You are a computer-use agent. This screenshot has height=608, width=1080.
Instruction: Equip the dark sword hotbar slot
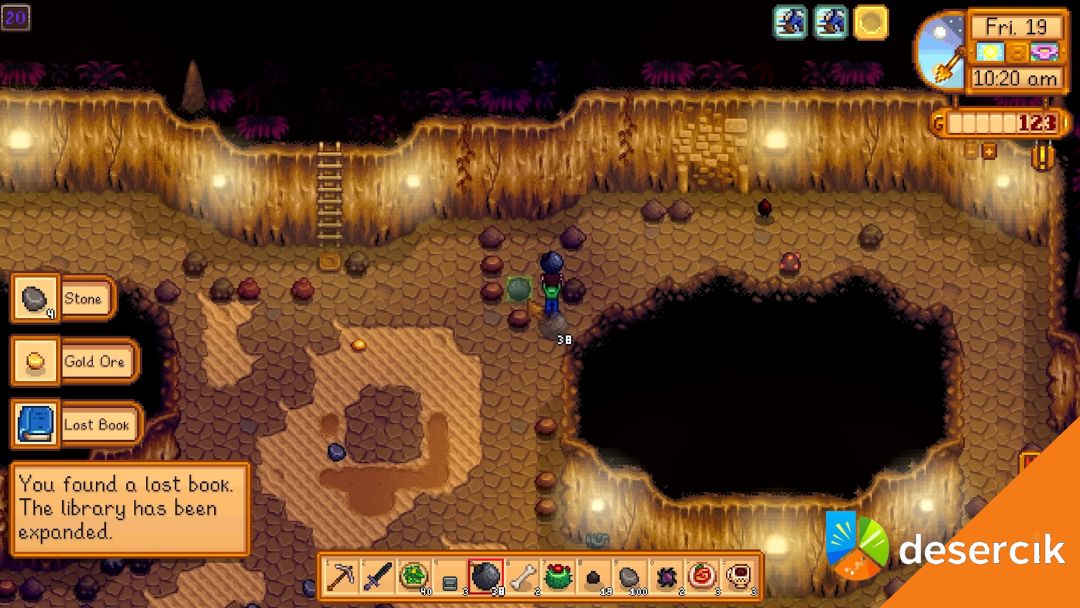377,576
